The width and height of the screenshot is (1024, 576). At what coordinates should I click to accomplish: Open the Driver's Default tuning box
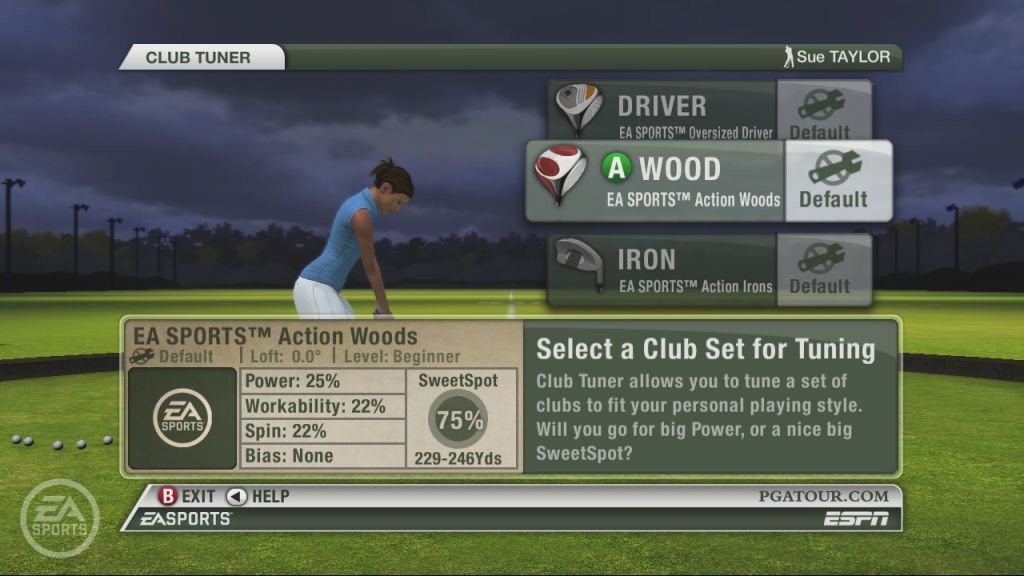(x=820, y=112)
